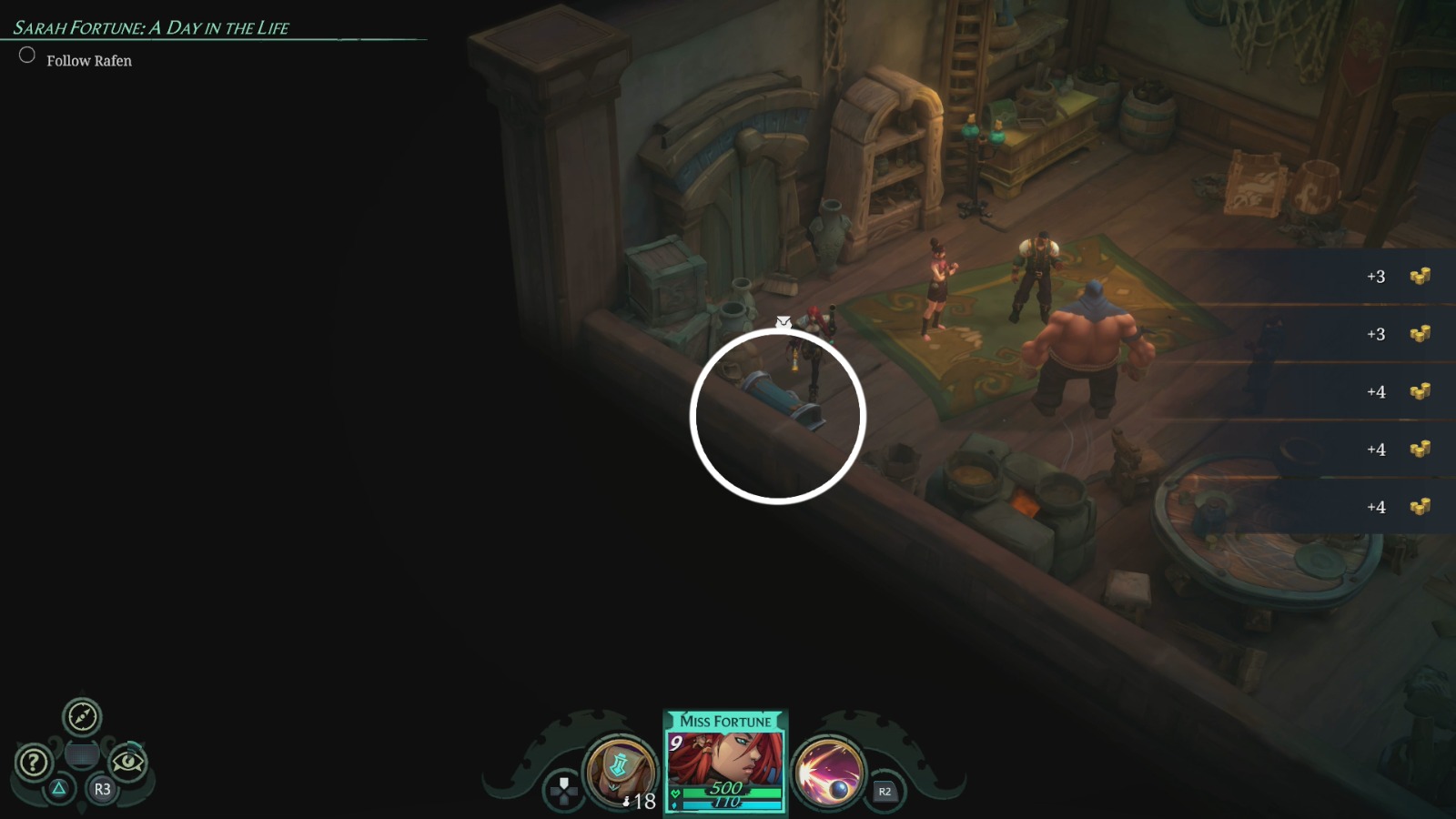Click the gold coin icon beside the +3 reward
This screenshot has height=819, width=1456.
pyautogui.click(x=1421, y=276)
